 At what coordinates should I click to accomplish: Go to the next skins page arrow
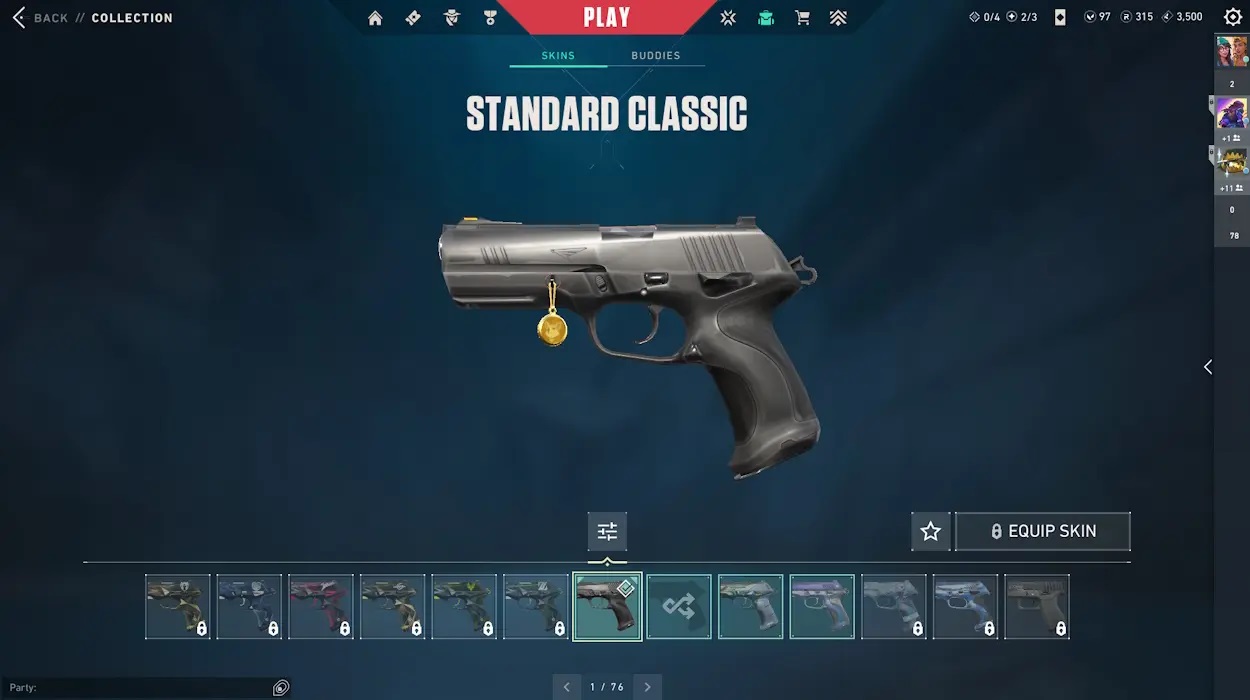pyautogui.click(x=647, y=687)
